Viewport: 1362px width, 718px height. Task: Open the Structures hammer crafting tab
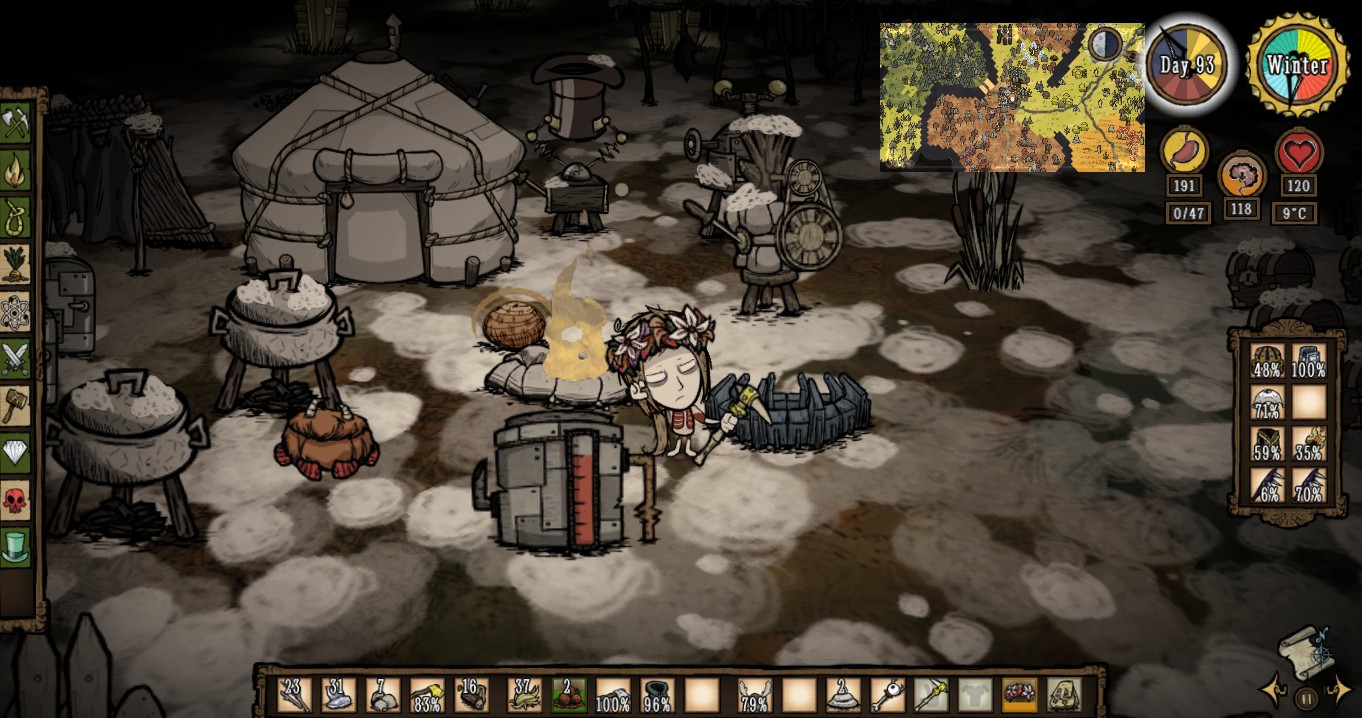[x=16, y=406]
